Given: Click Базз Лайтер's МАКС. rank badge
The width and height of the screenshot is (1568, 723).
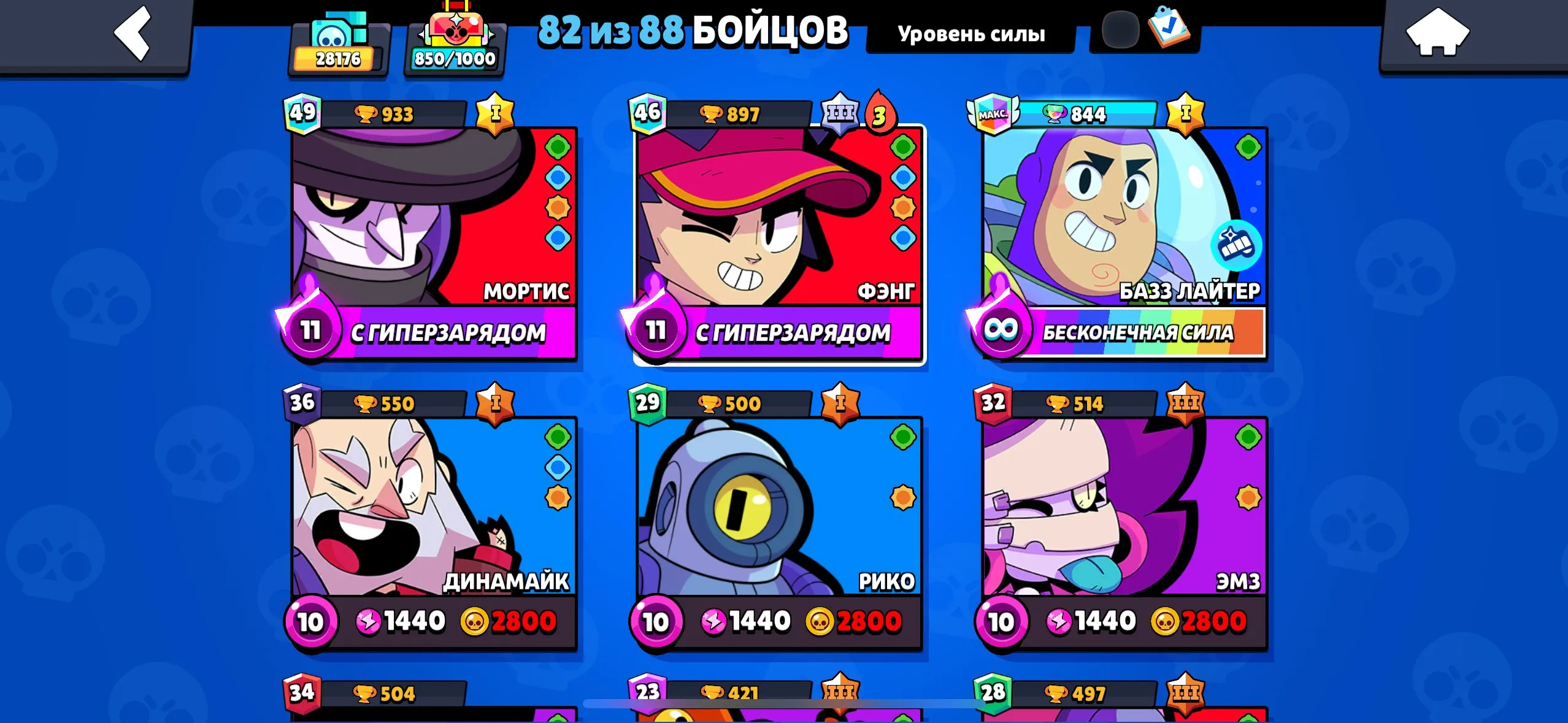Looking at the screenshot, I should coord(992,112).
